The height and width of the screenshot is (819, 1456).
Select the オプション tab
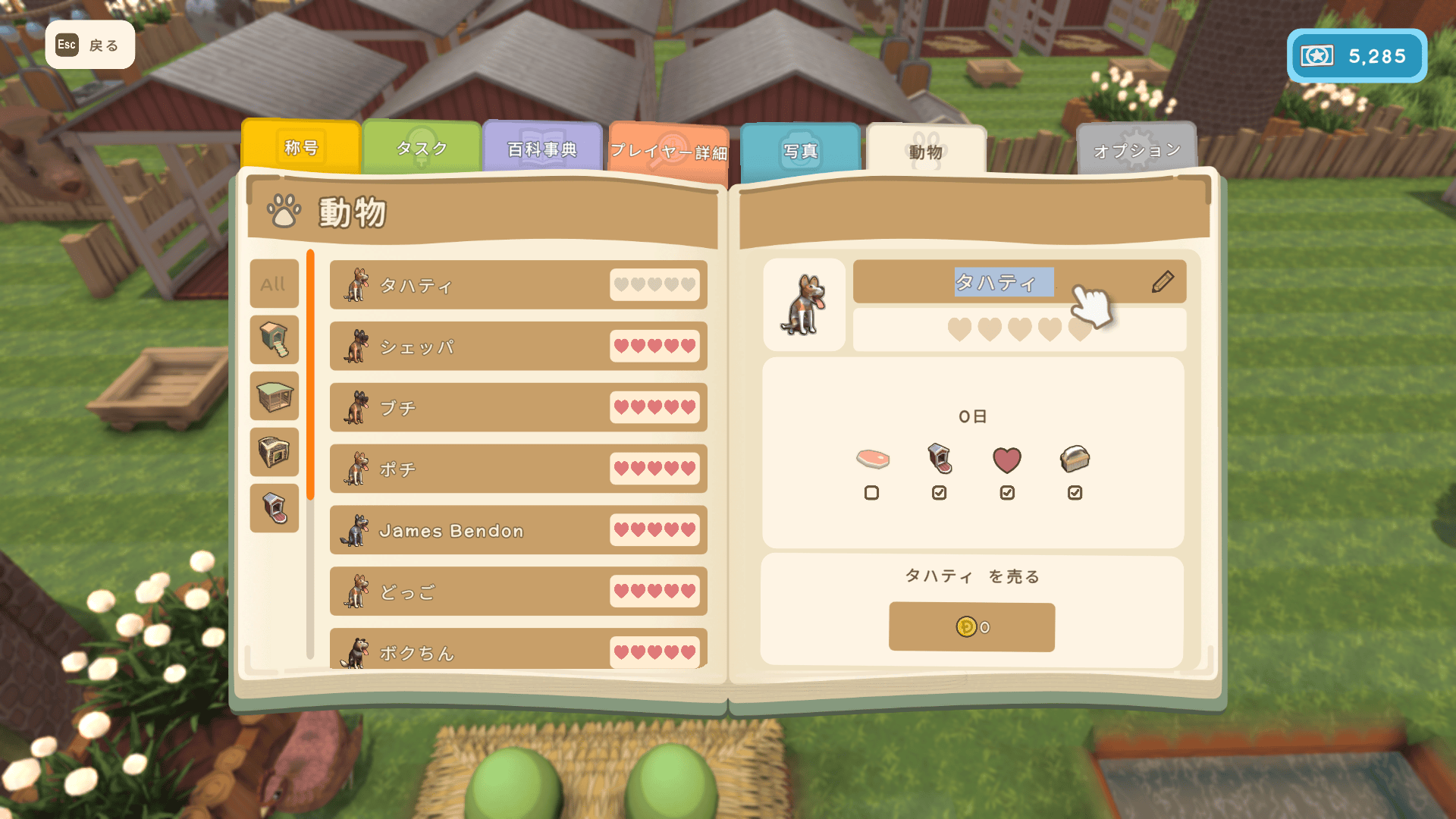click(1136, 150)
